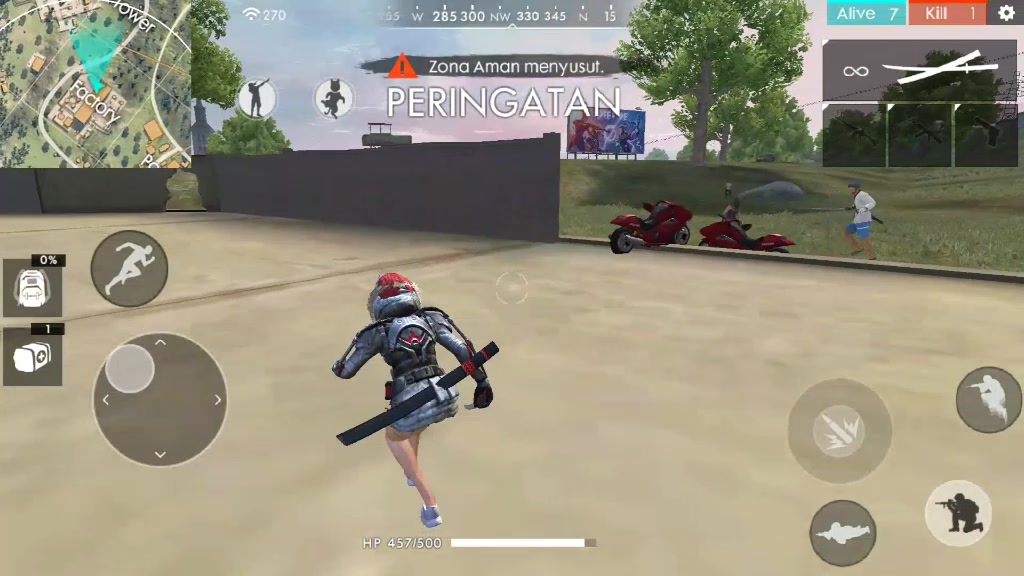Open the Factory minimap
Viewport: 1024px width, 576px height.
pos(95,83)
